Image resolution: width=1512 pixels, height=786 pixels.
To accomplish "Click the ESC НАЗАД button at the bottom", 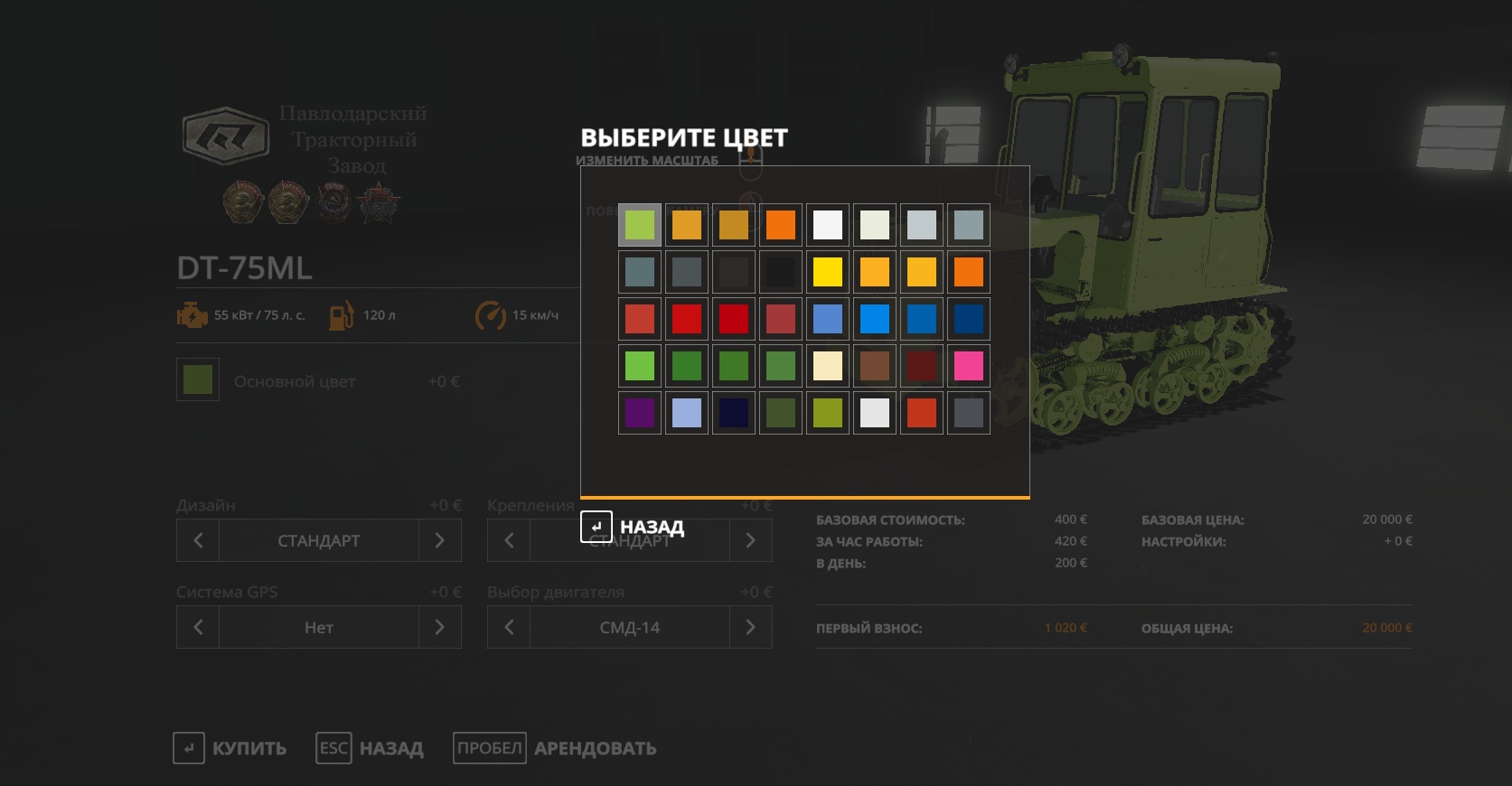I will [370, 748].
